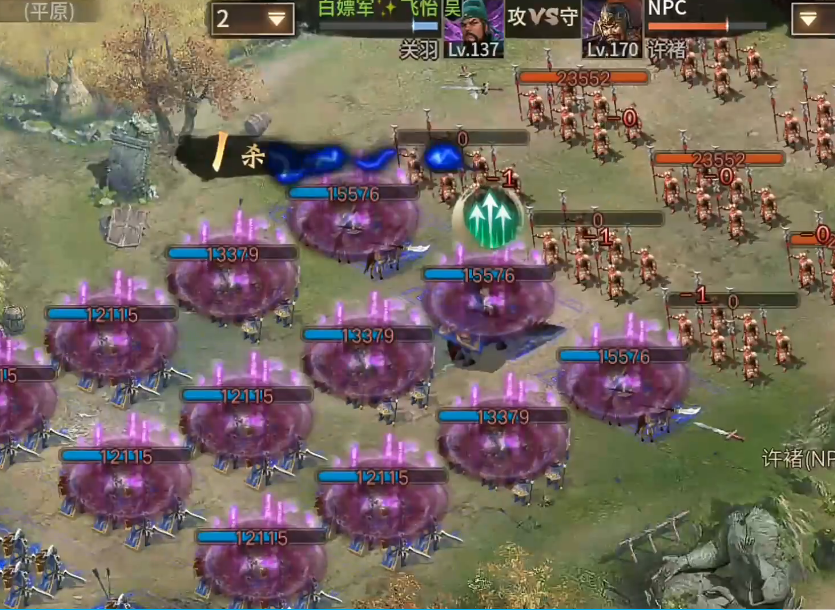This screenshot has width=835, height=610.
Task: Select Xu Chu's Lv.170 portrait
Action: 612,27
